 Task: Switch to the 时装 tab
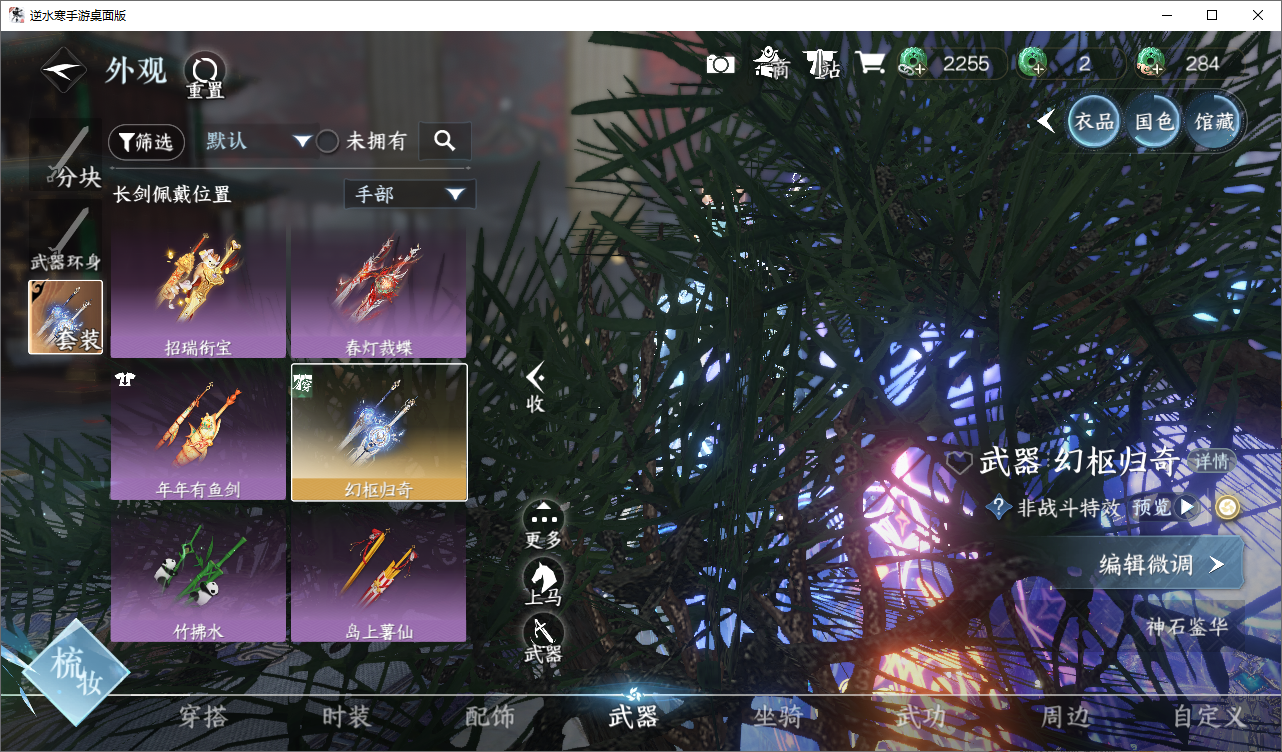tap(347, 716)
